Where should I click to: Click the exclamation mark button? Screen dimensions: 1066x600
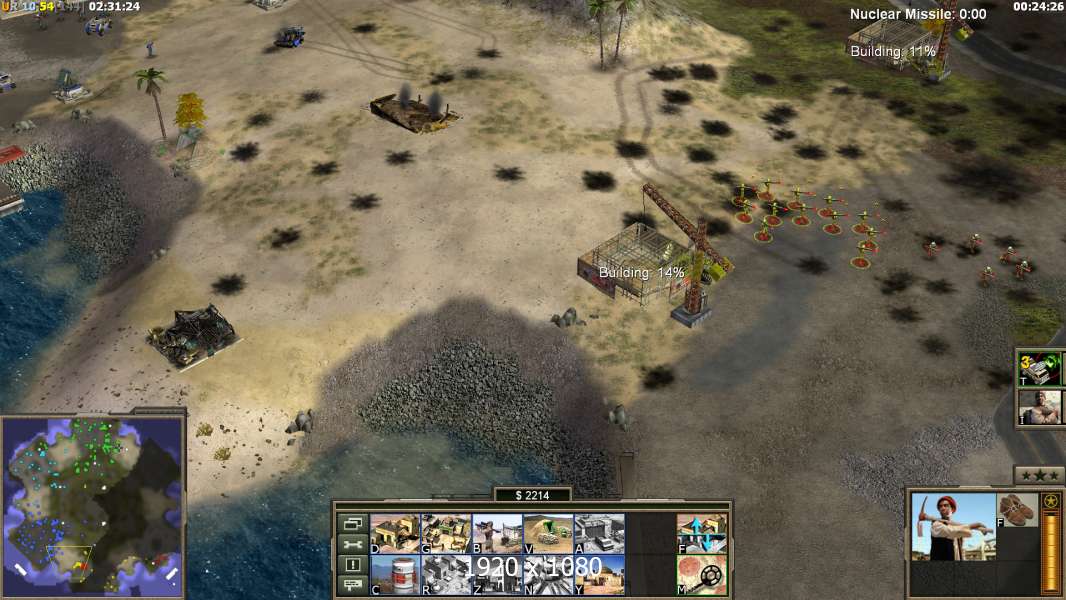tap(352, 565)
